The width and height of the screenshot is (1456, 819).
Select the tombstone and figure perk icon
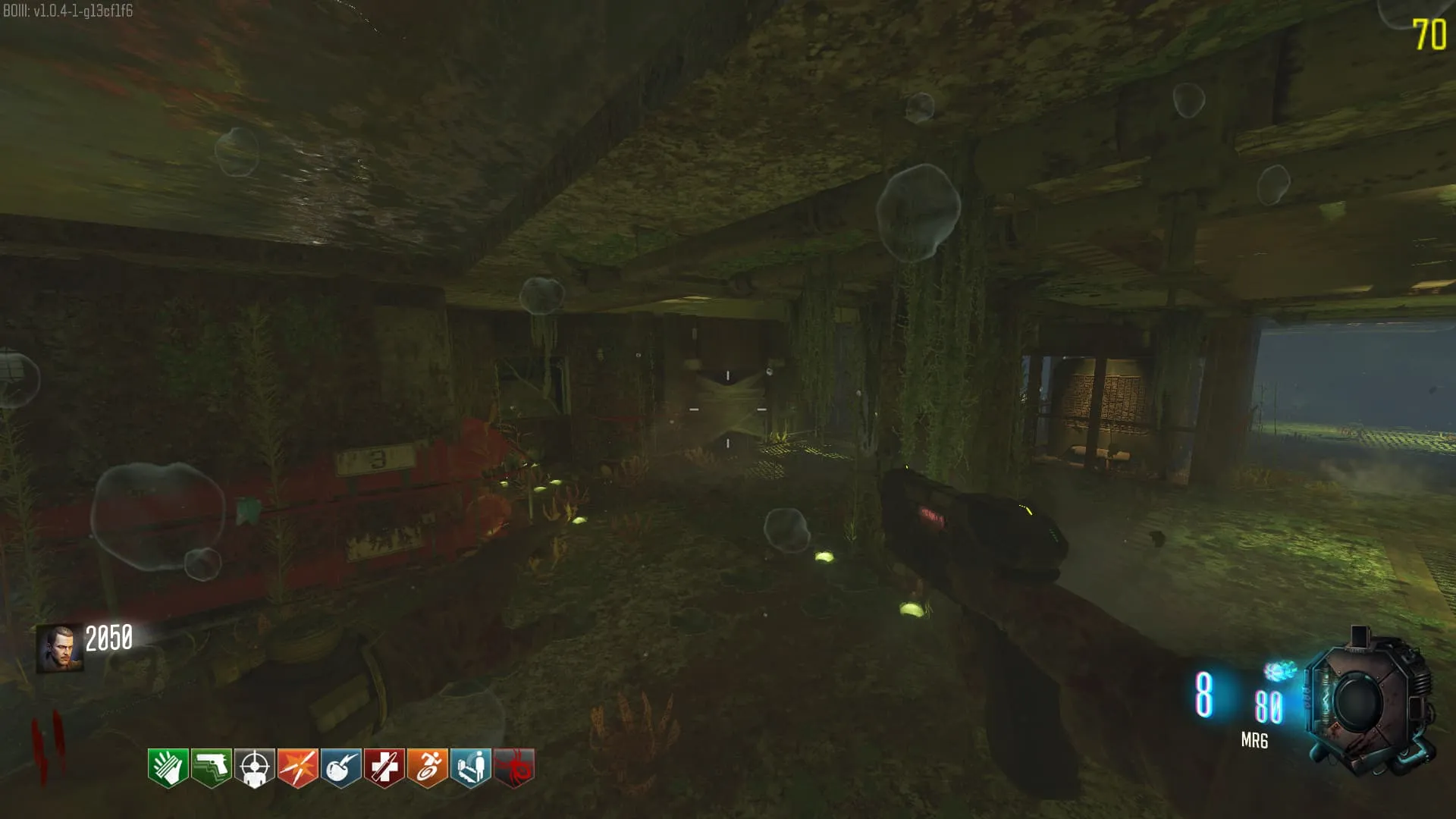click(470, 767)
